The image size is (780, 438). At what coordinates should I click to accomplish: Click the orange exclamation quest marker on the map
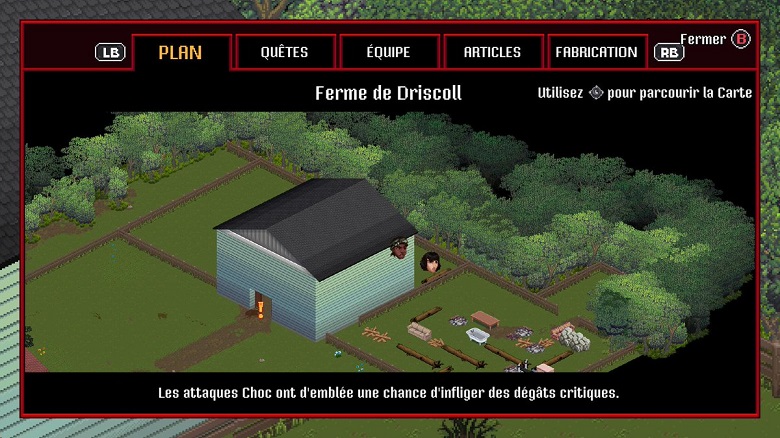click(260, 309)
